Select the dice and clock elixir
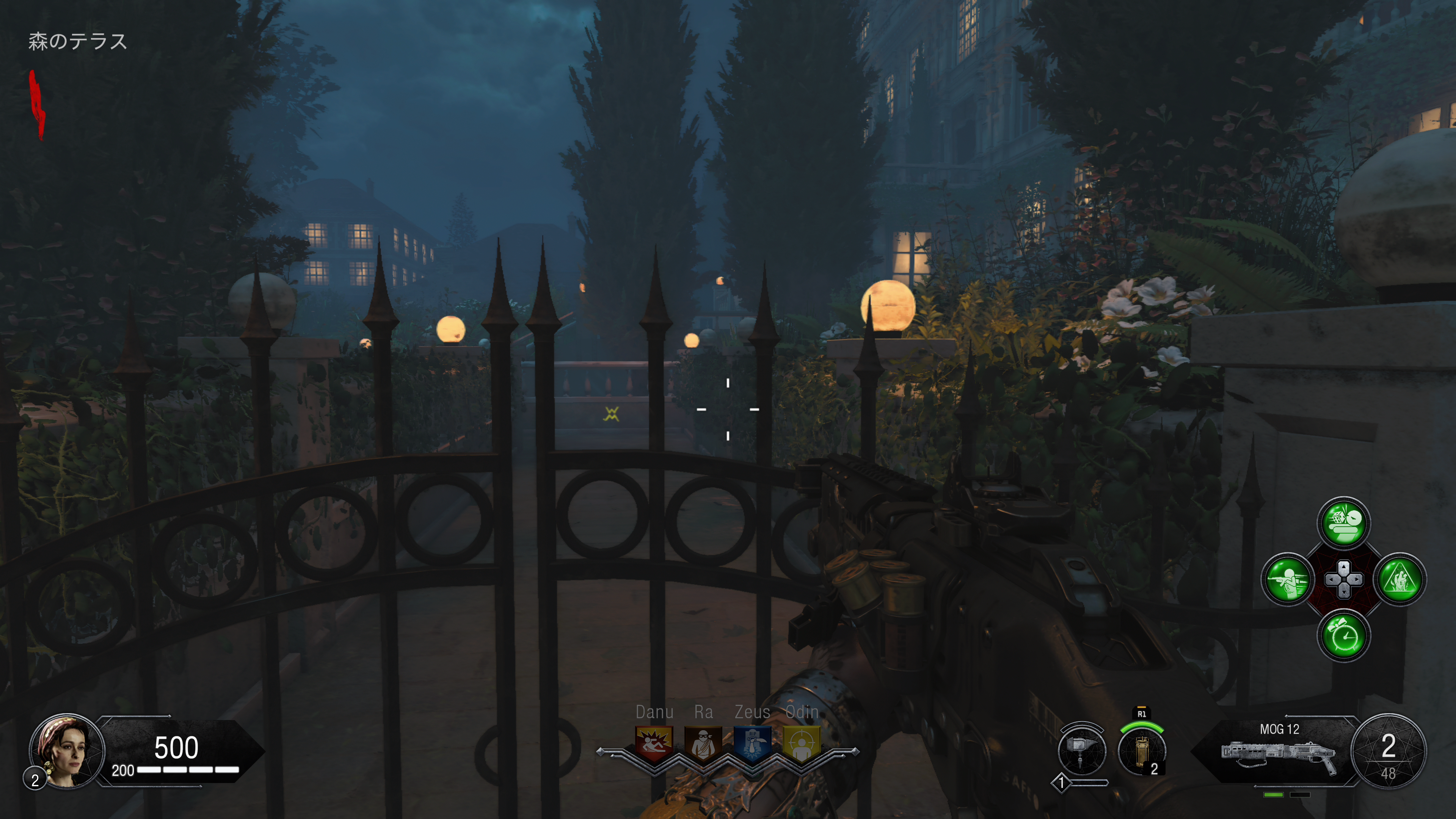The image size is (1456, 819). tap(1343, 523)
